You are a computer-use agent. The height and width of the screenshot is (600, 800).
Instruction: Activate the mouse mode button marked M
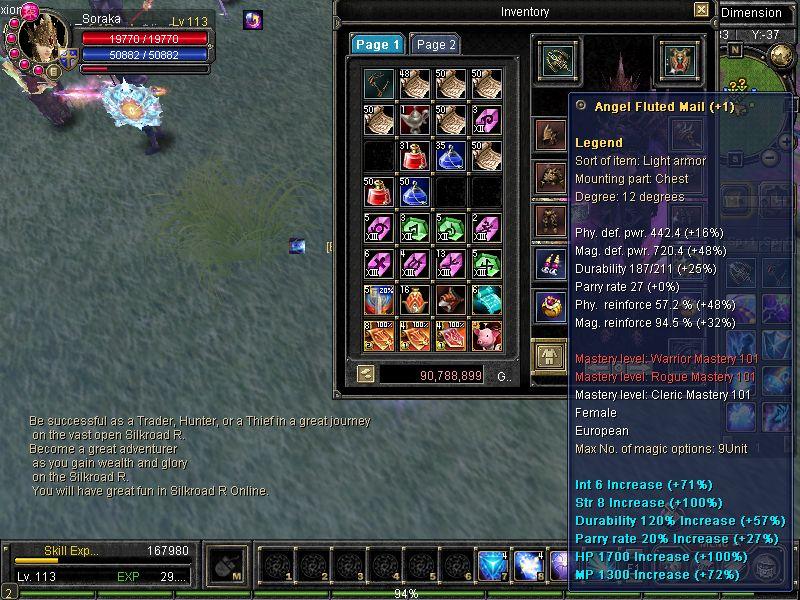228,567
